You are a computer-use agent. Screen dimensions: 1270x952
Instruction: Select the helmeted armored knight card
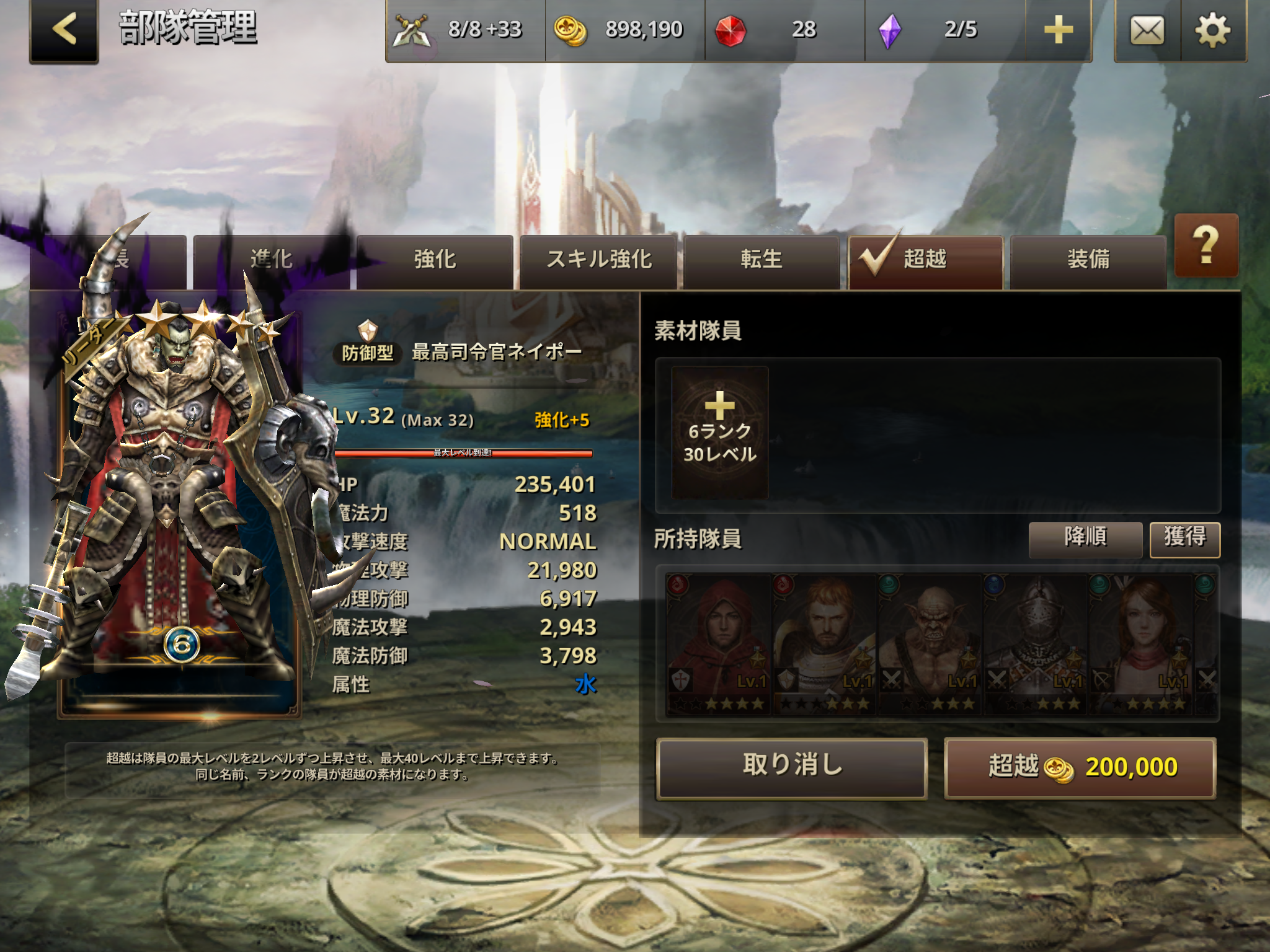click(x=1035, y=643)
